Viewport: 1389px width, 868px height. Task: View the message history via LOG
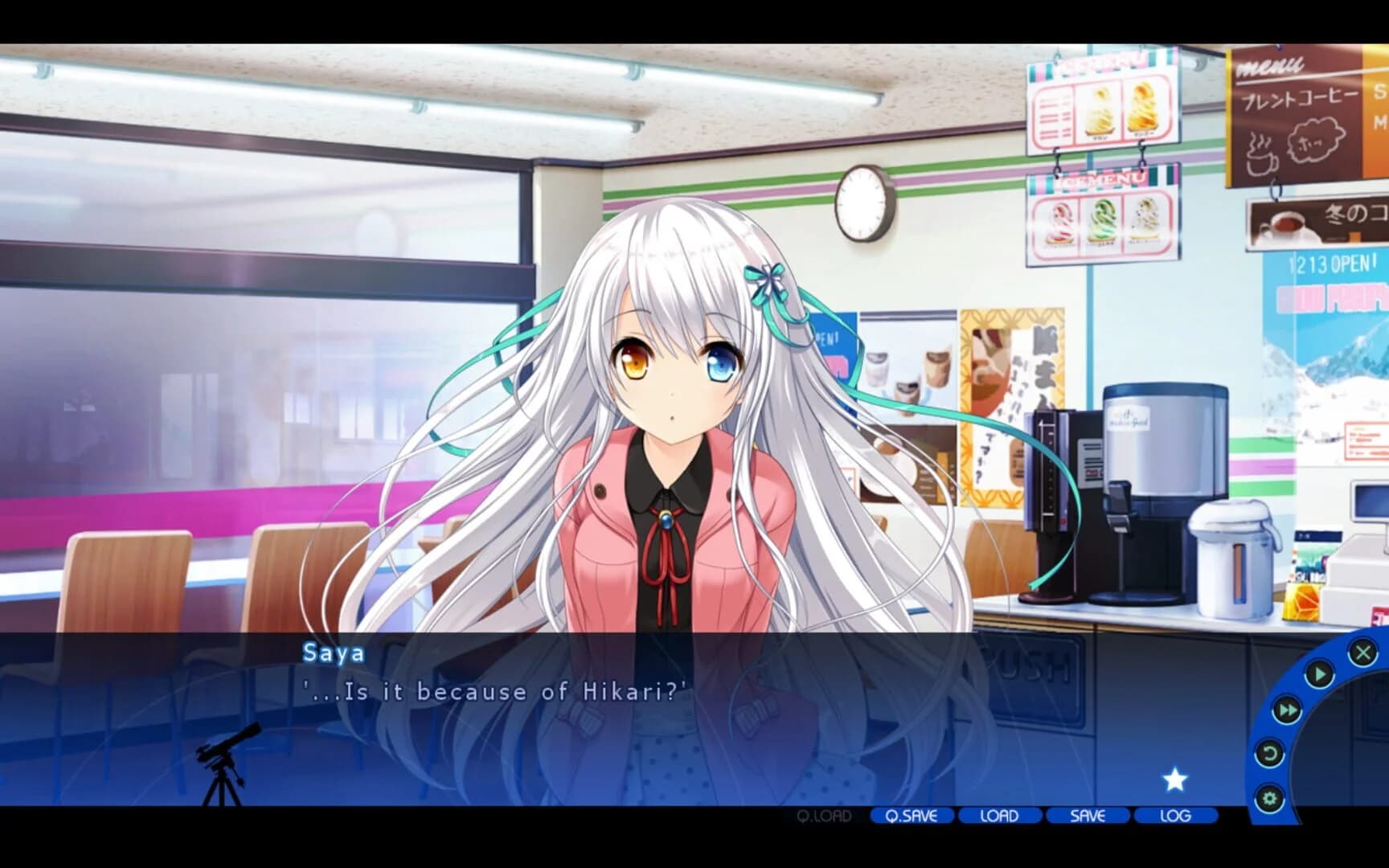[1174, 816]
